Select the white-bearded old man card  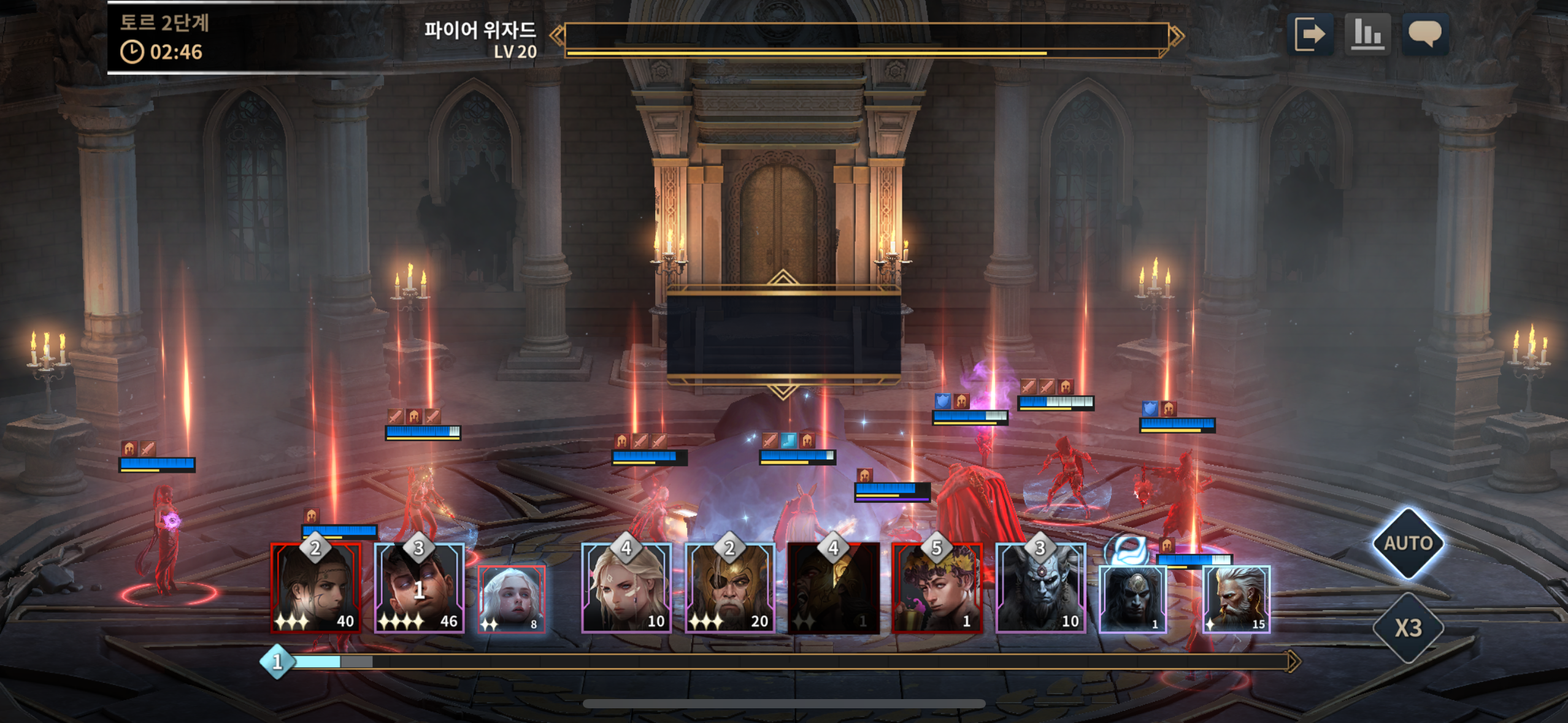coord(1236,599)
